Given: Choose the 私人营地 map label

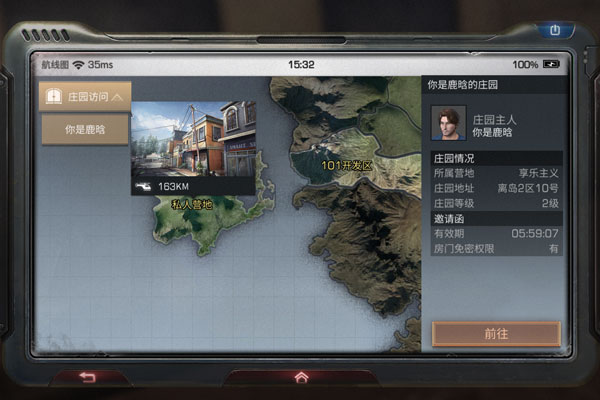Looking at the screenshot, I should pyautogui.click(x=192, y=204).
